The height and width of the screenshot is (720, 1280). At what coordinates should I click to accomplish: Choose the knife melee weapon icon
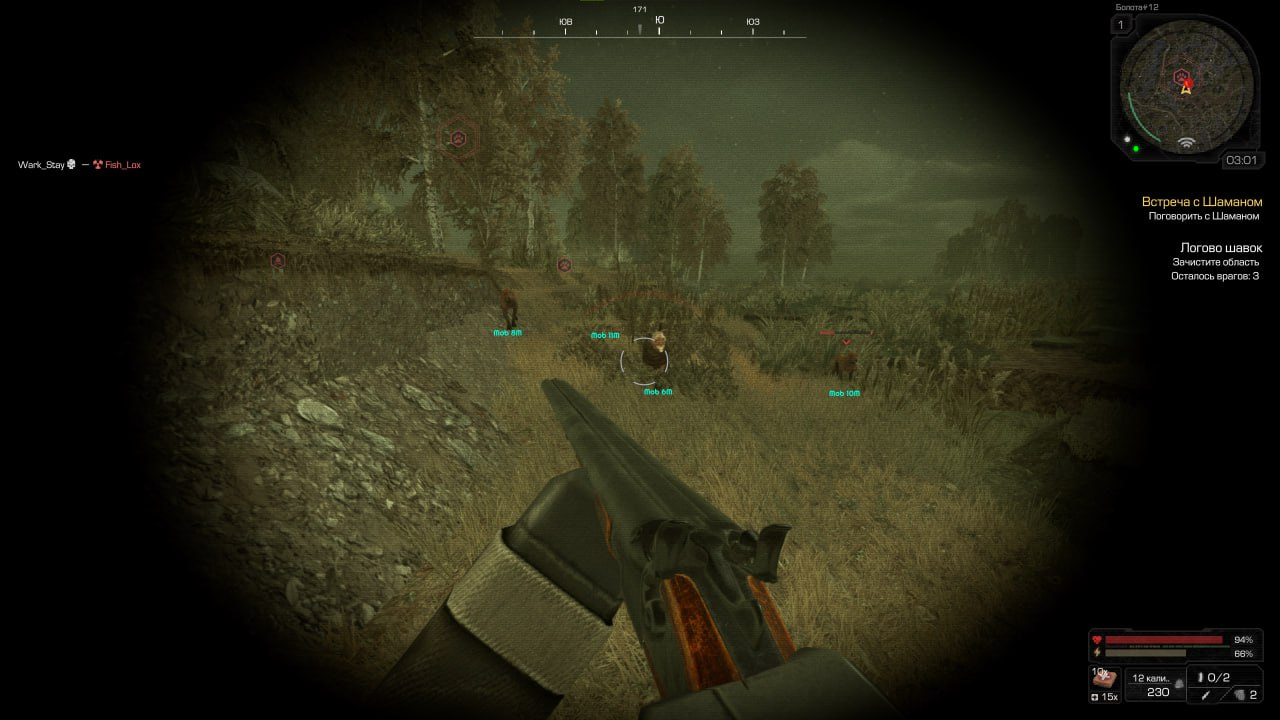pyautogui.click(x=1207, y=694)
